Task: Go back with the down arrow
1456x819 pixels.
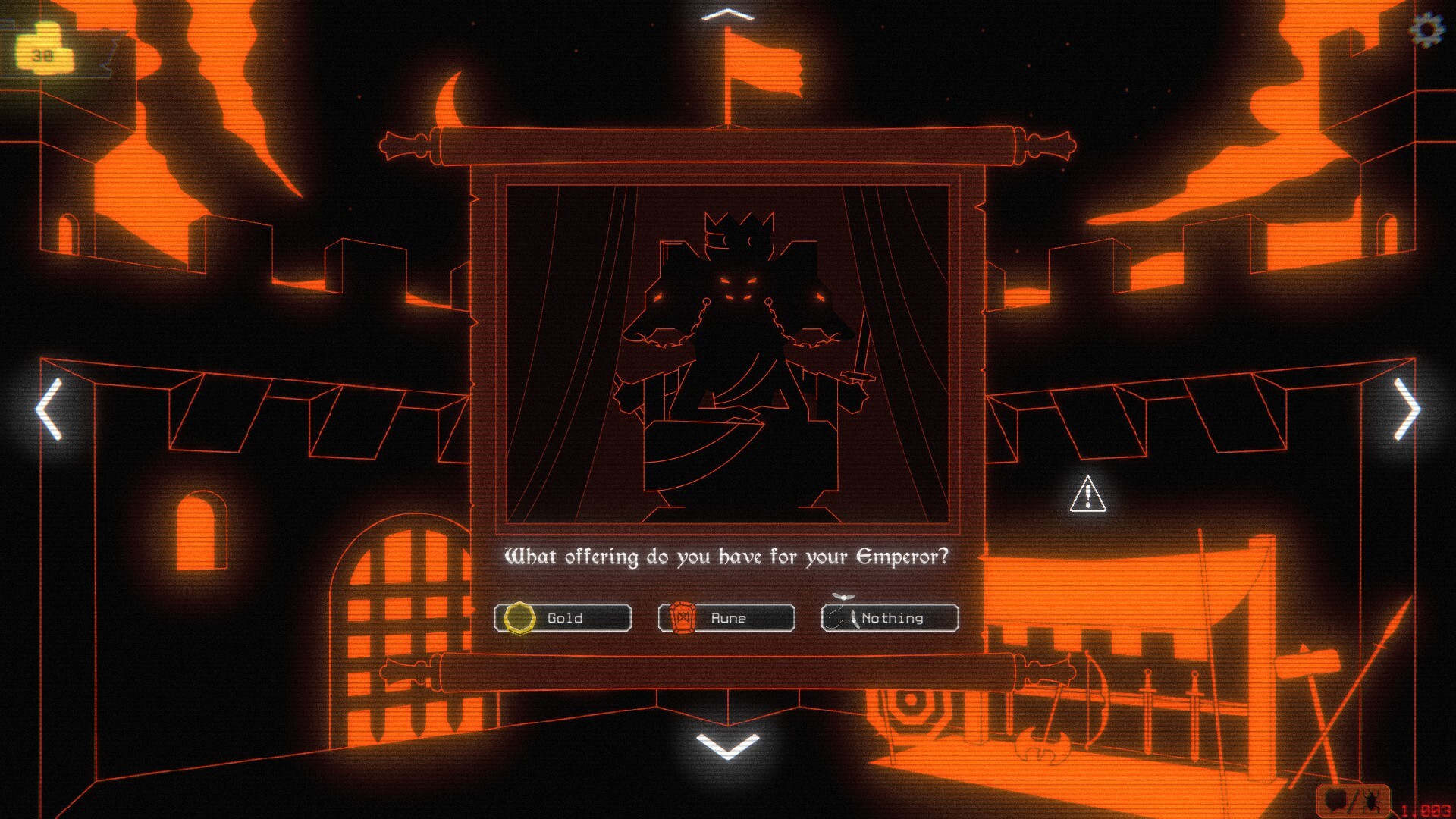Action: click(x=727, y=745)
